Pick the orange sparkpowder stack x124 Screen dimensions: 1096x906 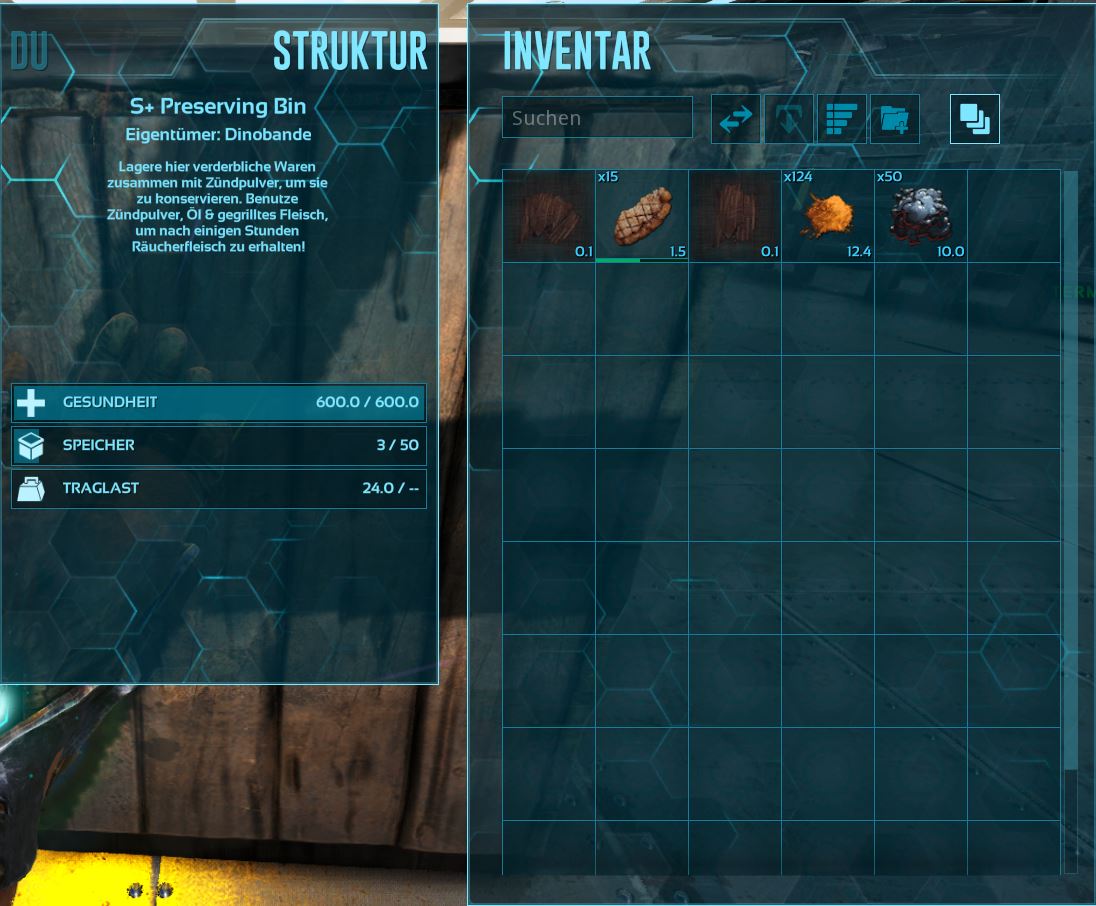(827, 215)
